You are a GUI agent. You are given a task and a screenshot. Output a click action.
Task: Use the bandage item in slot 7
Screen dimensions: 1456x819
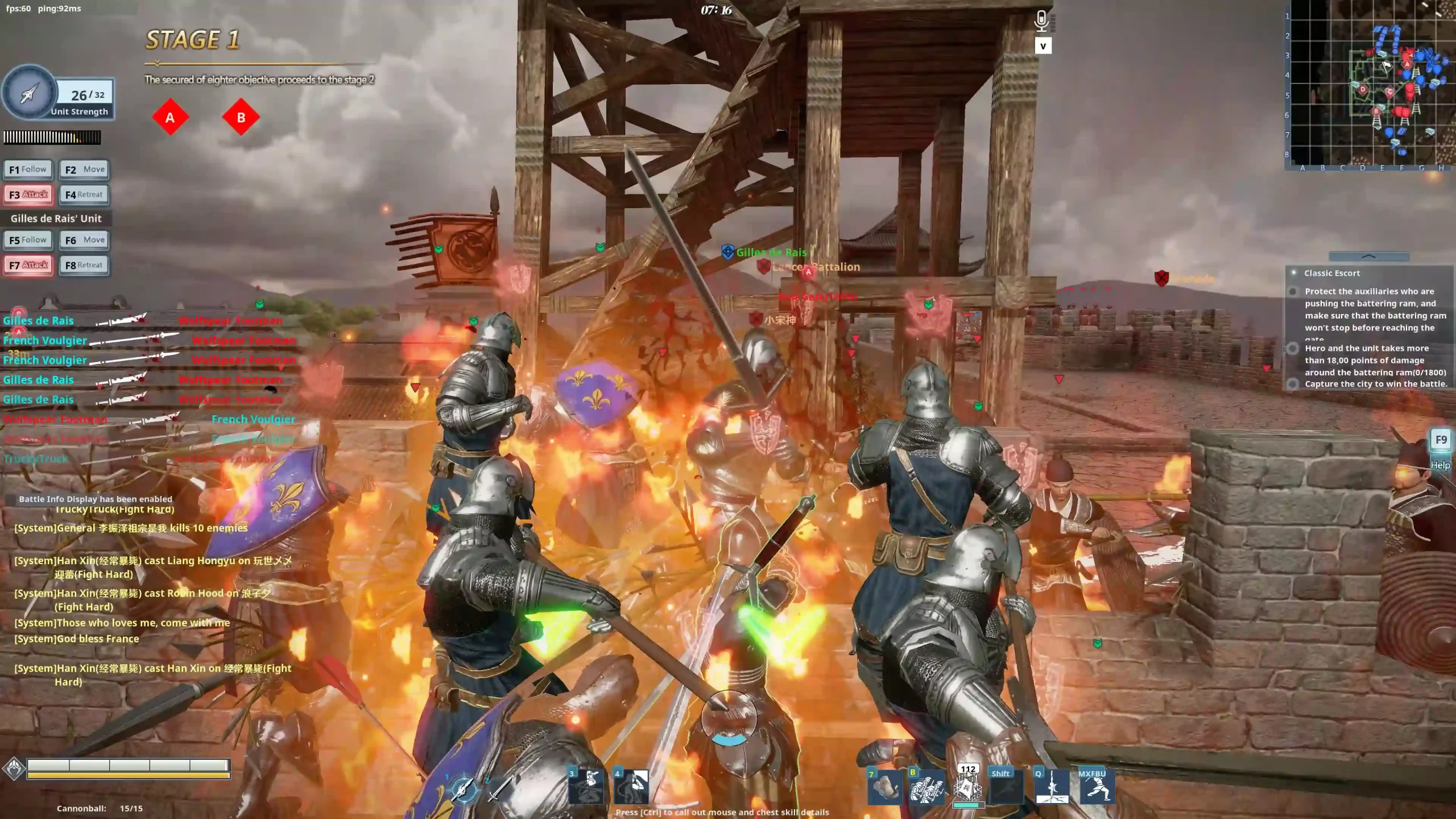click(x=884, y=788)
